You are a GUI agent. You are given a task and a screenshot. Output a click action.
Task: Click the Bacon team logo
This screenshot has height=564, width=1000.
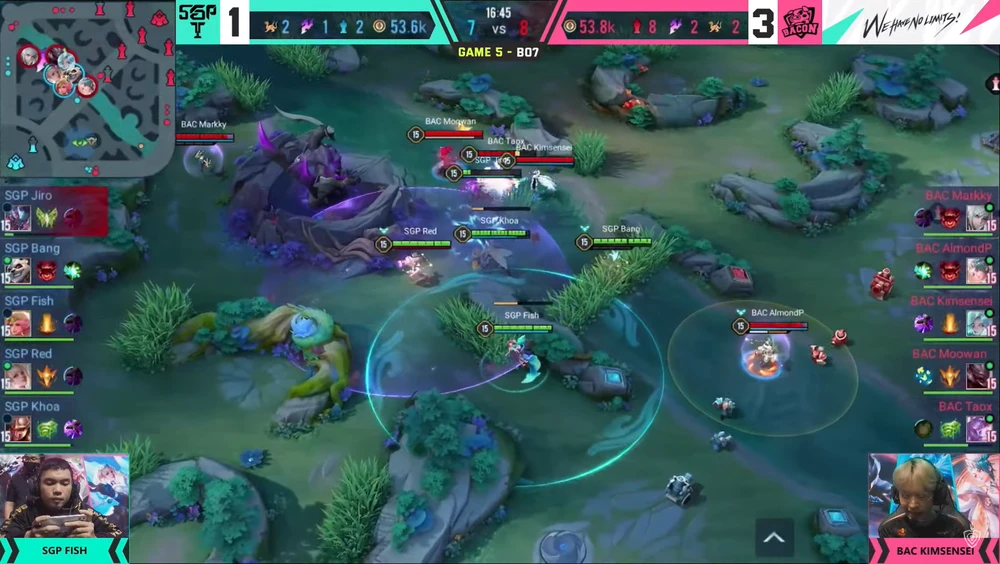(798, 21)
